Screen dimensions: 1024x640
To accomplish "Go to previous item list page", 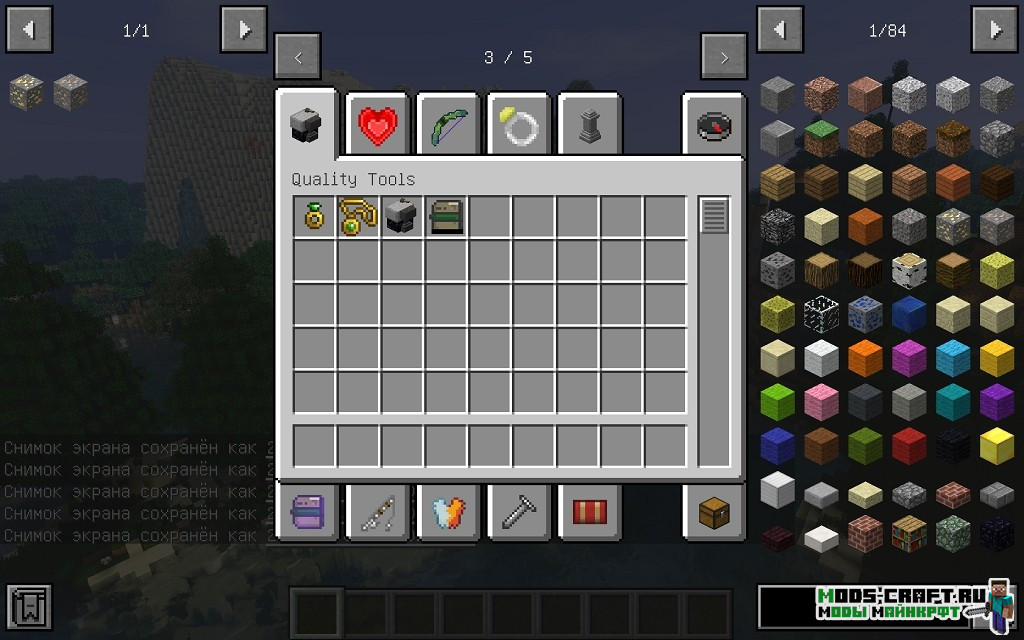I will click(779, 30).
